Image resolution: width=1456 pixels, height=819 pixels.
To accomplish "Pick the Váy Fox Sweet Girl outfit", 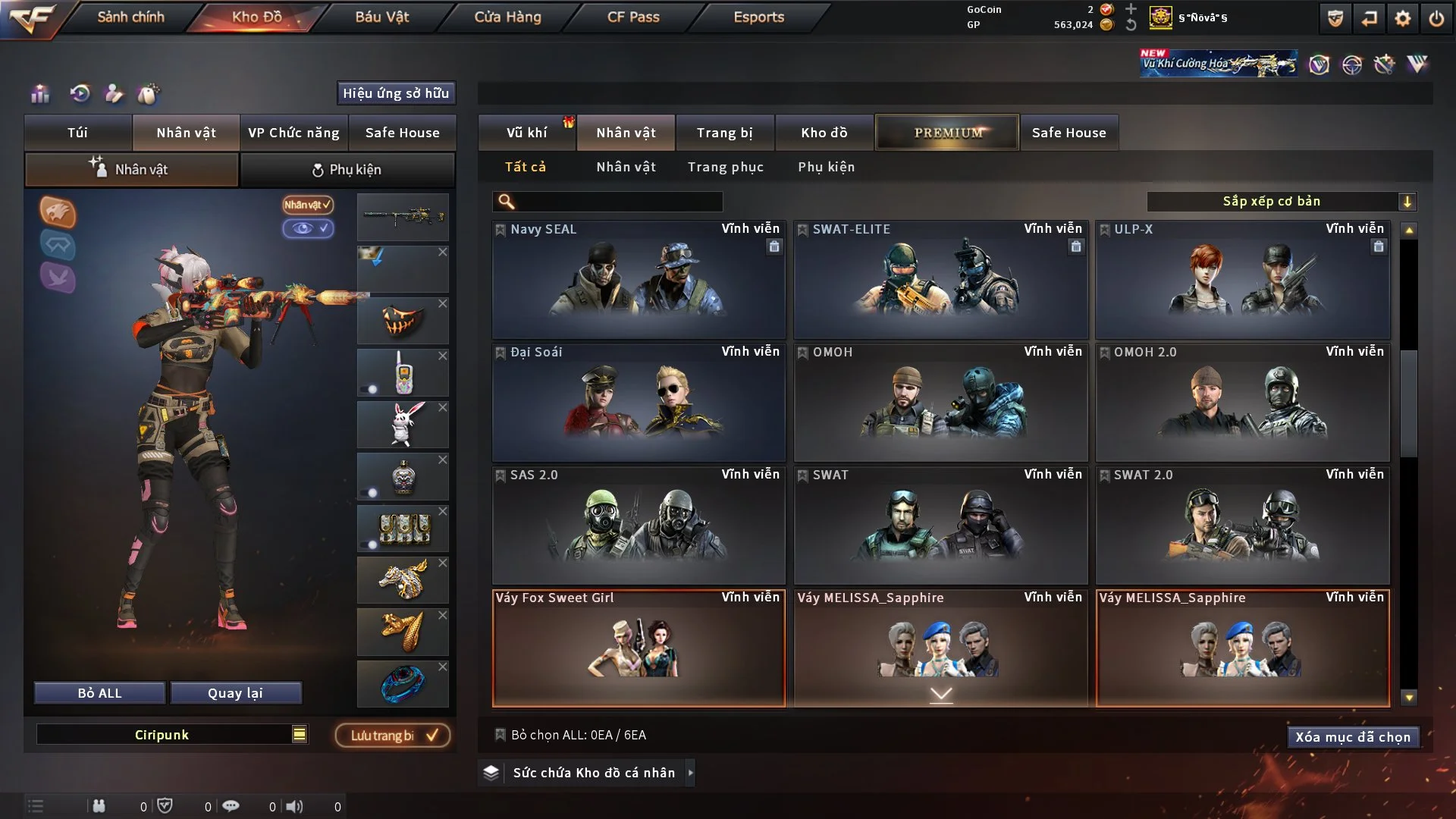I will (639, 648).
